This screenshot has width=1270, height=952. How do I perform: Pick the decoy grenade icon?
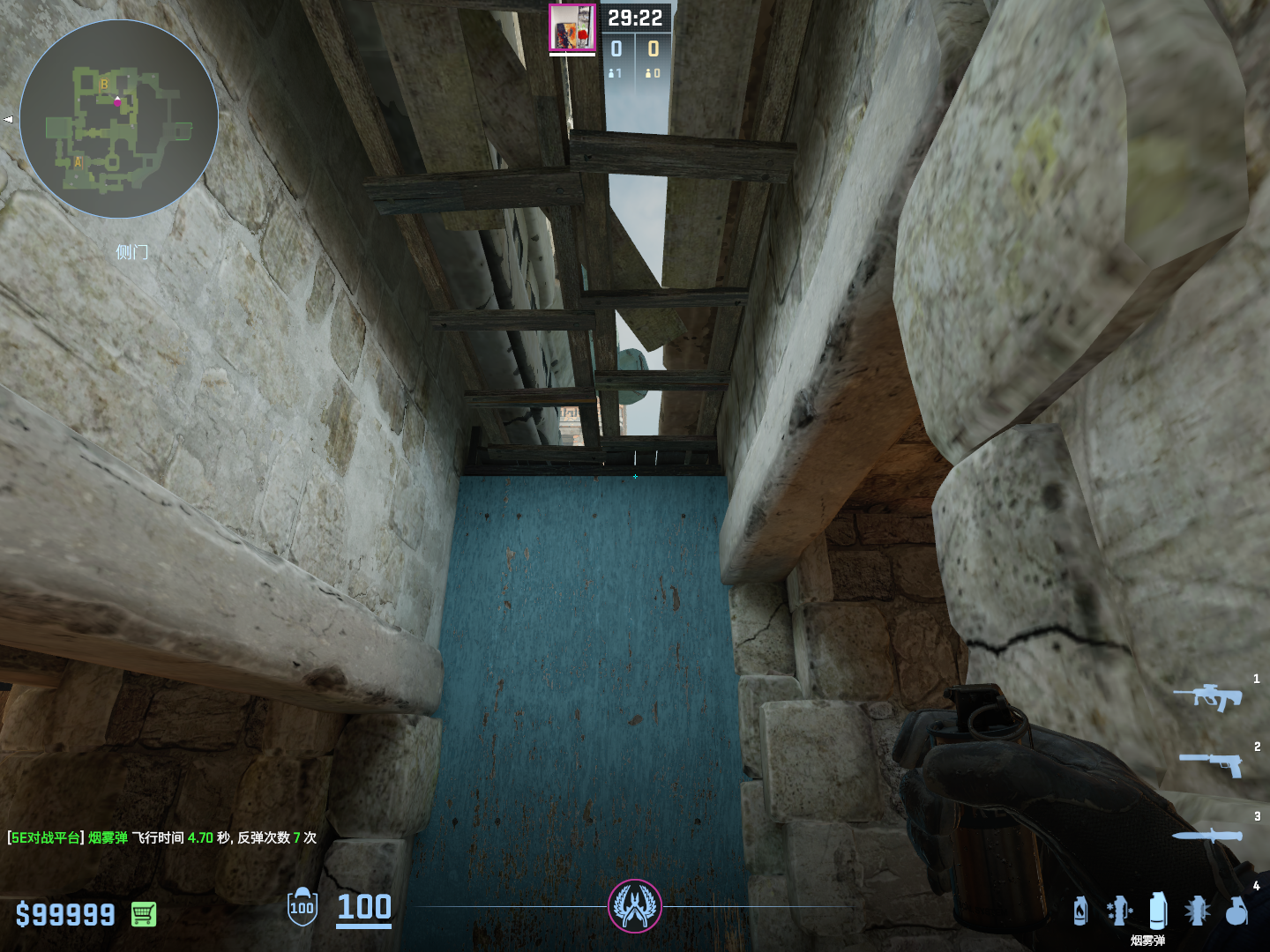(1119, 911)
